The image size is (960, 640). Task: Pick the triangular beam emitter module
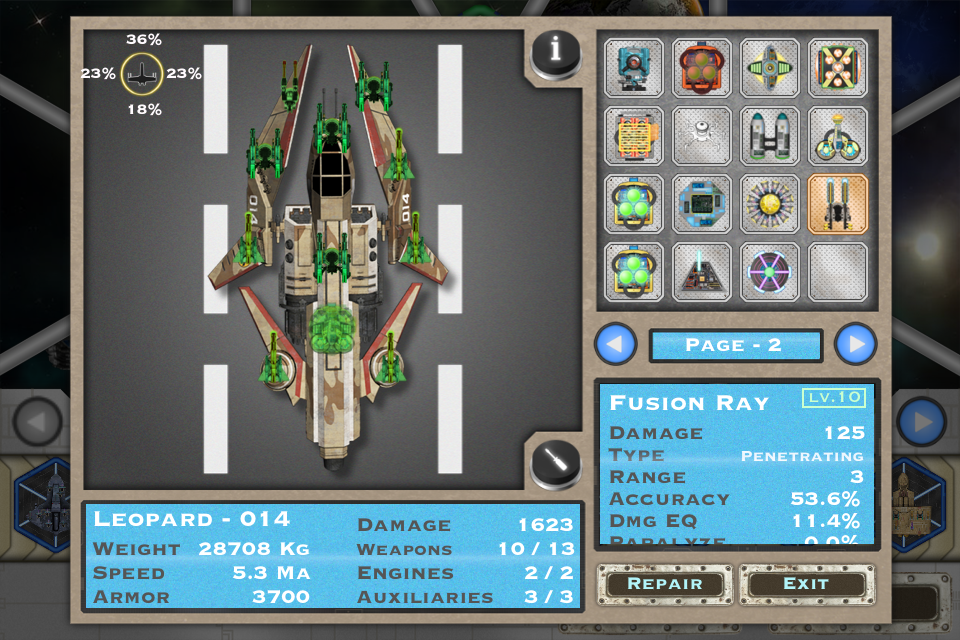pyautogui.click(x=702, y=272)
